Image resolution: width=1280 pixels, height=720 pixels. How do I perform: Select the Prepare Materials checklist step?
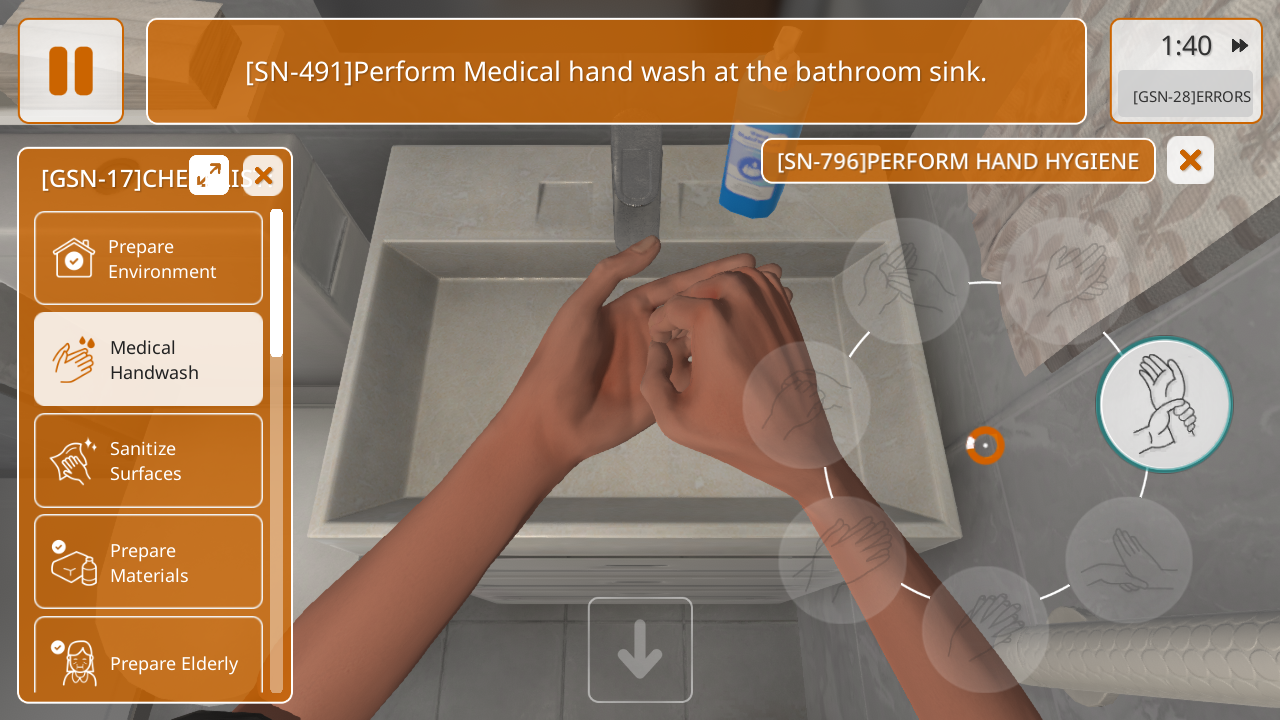tap(148, 562)
